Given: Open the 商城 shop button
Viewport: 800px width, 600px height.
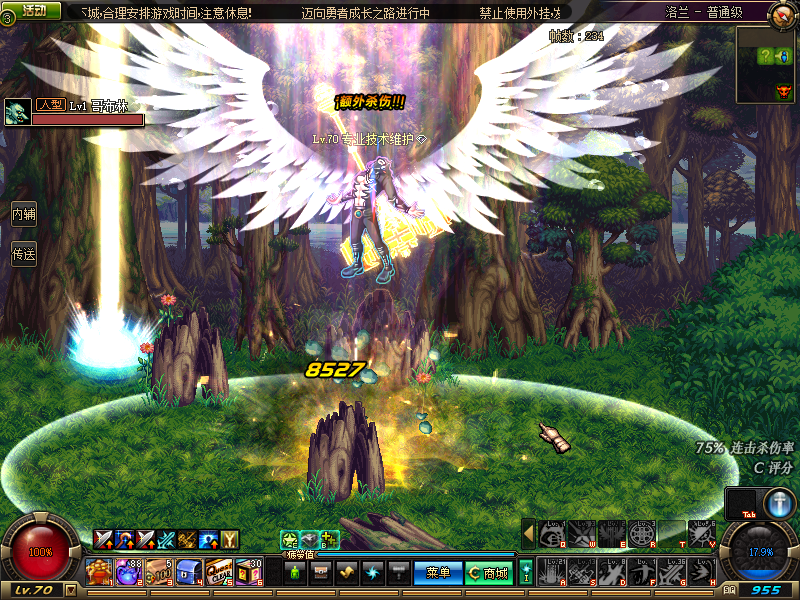Looking at the screenshot, I should 489,573.
